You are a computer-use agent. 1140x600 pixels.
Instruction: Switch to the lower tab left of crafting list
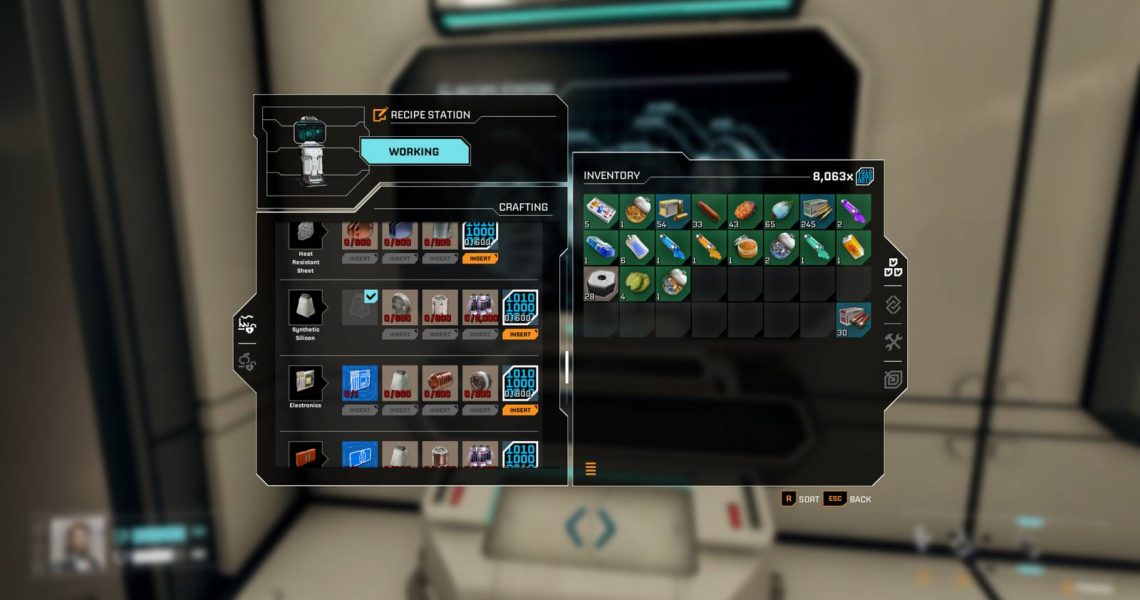(246, 360)
